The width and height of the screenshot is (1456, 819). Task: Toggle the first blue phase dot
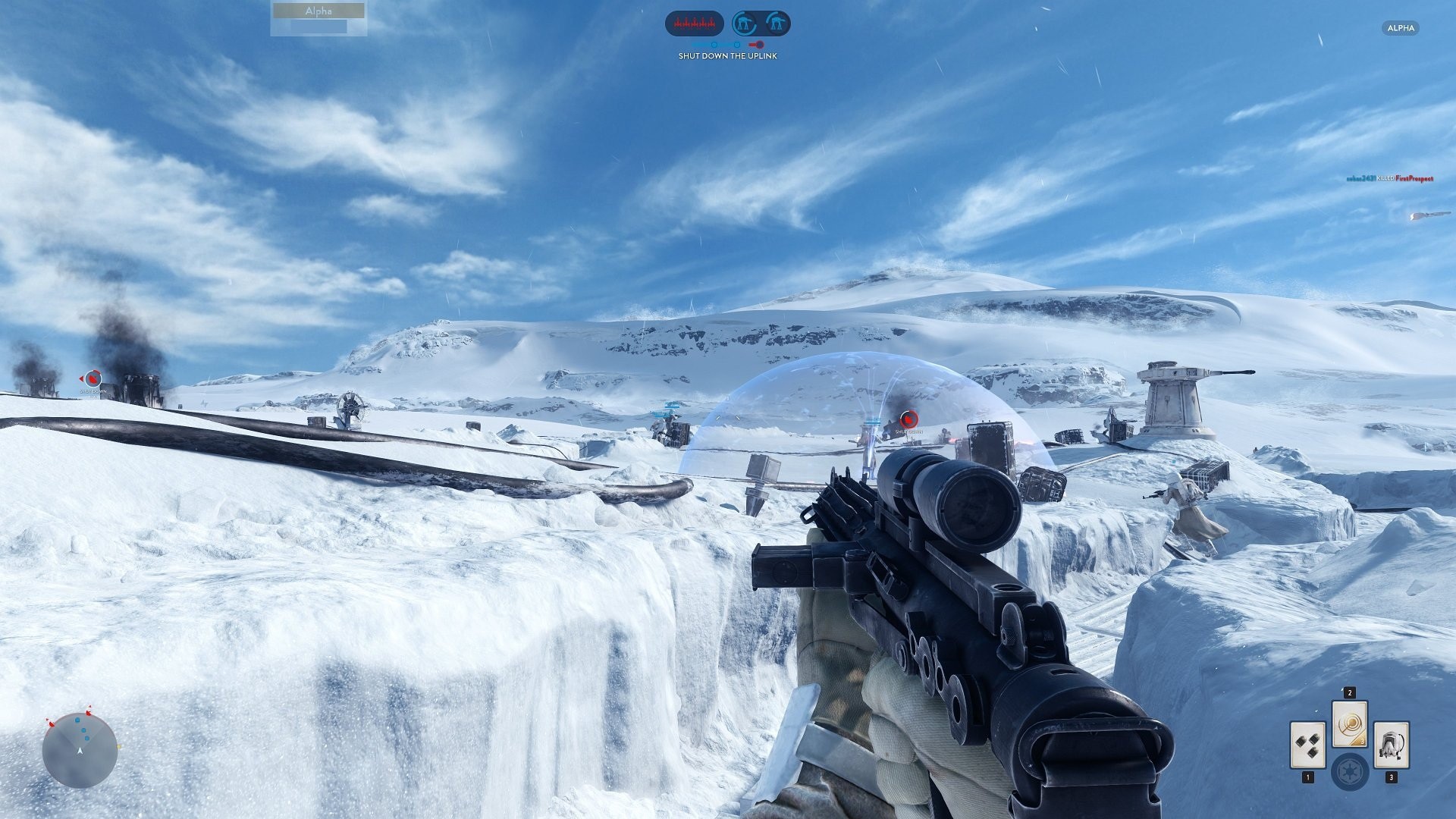pyautogui.click(x=714, y=45)
